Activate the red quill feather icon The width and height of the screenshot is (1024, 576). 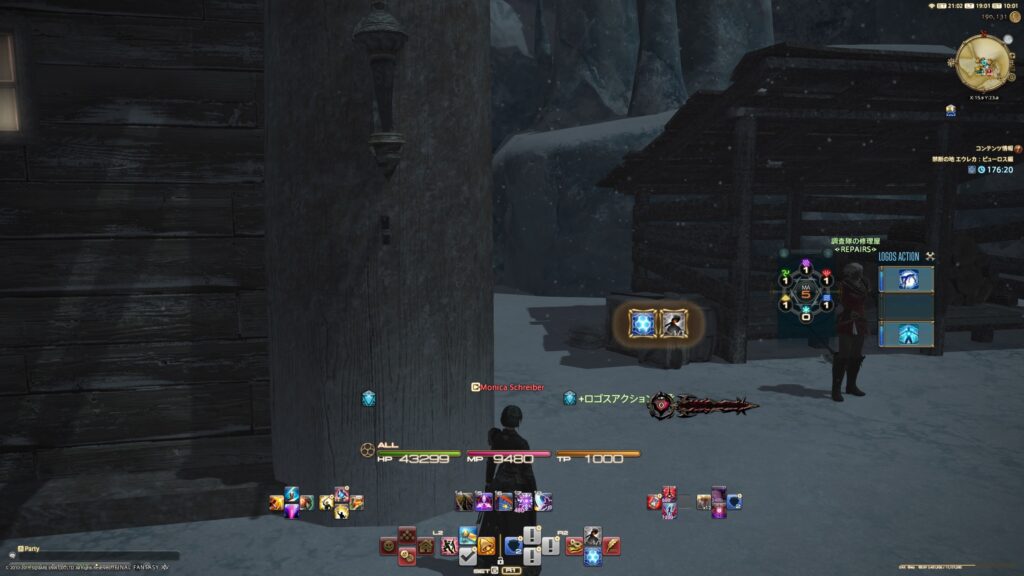coord(611,546)
